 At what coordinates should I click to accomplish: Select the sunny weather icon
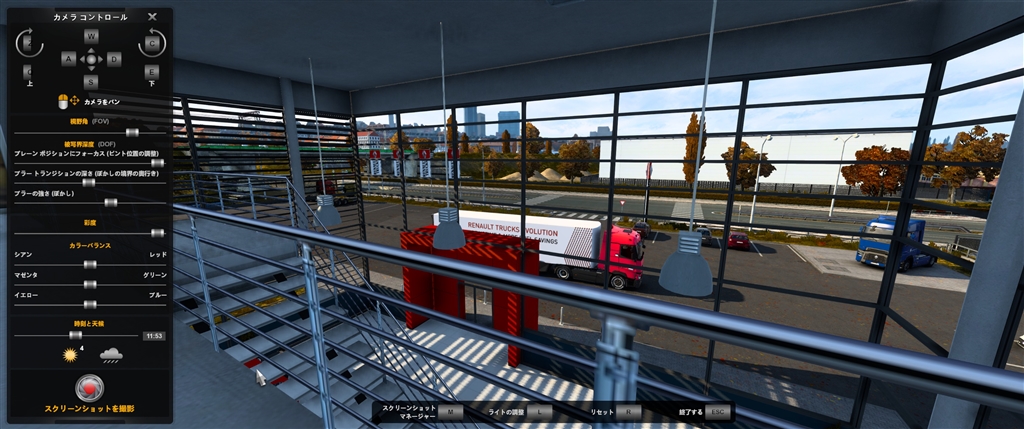point(70,354)
